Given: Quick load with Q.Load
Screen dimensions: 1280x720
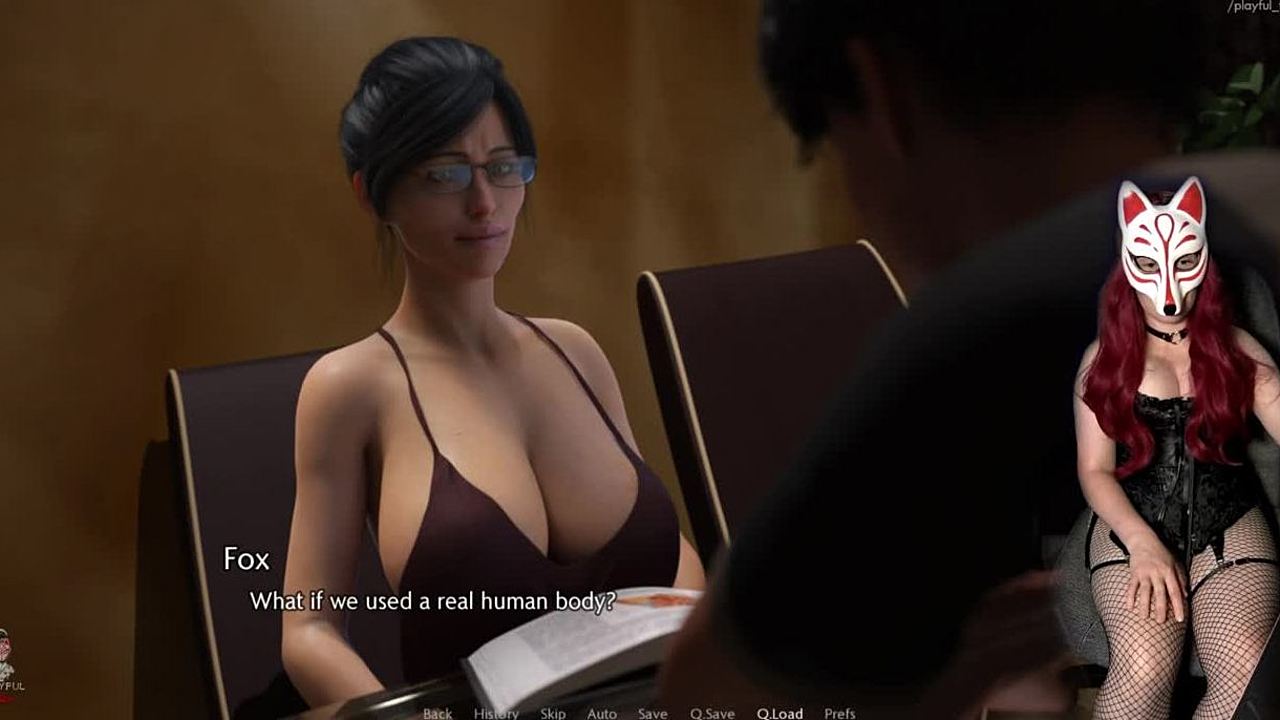Looking at the screenshot, I should click(x=779, y=713).
